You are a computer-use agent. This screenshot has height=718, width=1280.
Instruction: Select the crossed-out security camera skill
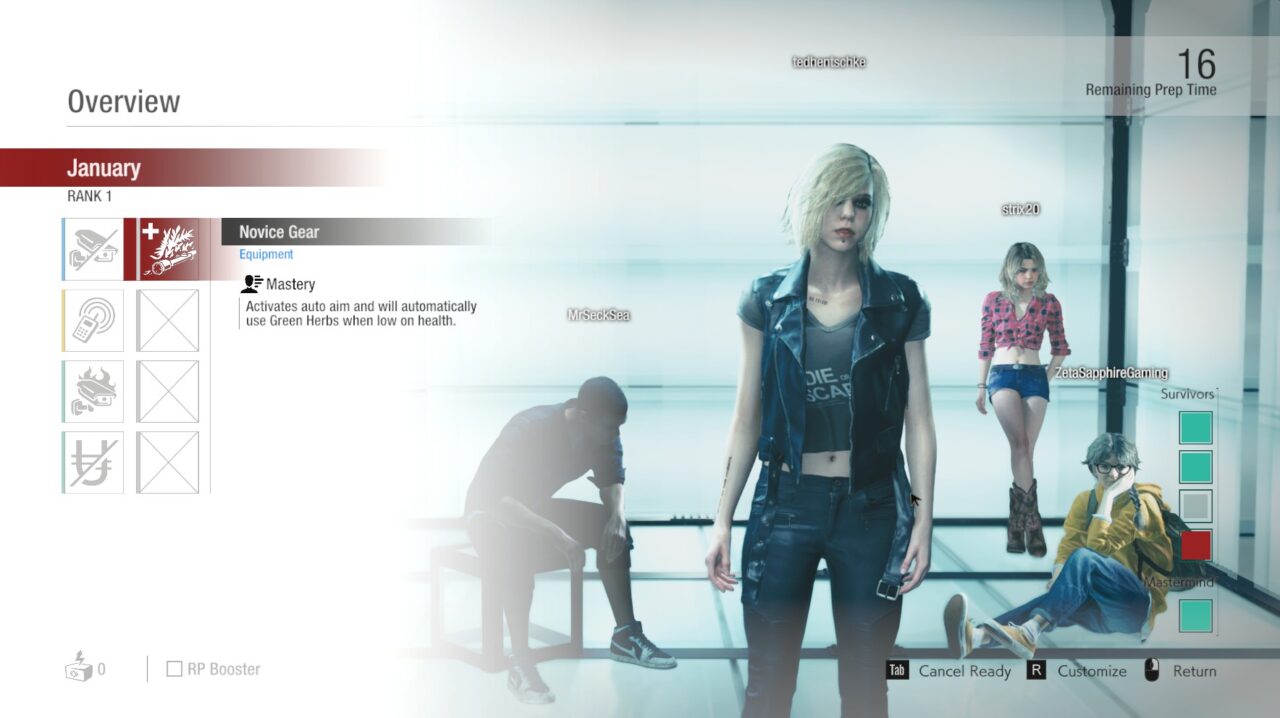pos(94,249)
